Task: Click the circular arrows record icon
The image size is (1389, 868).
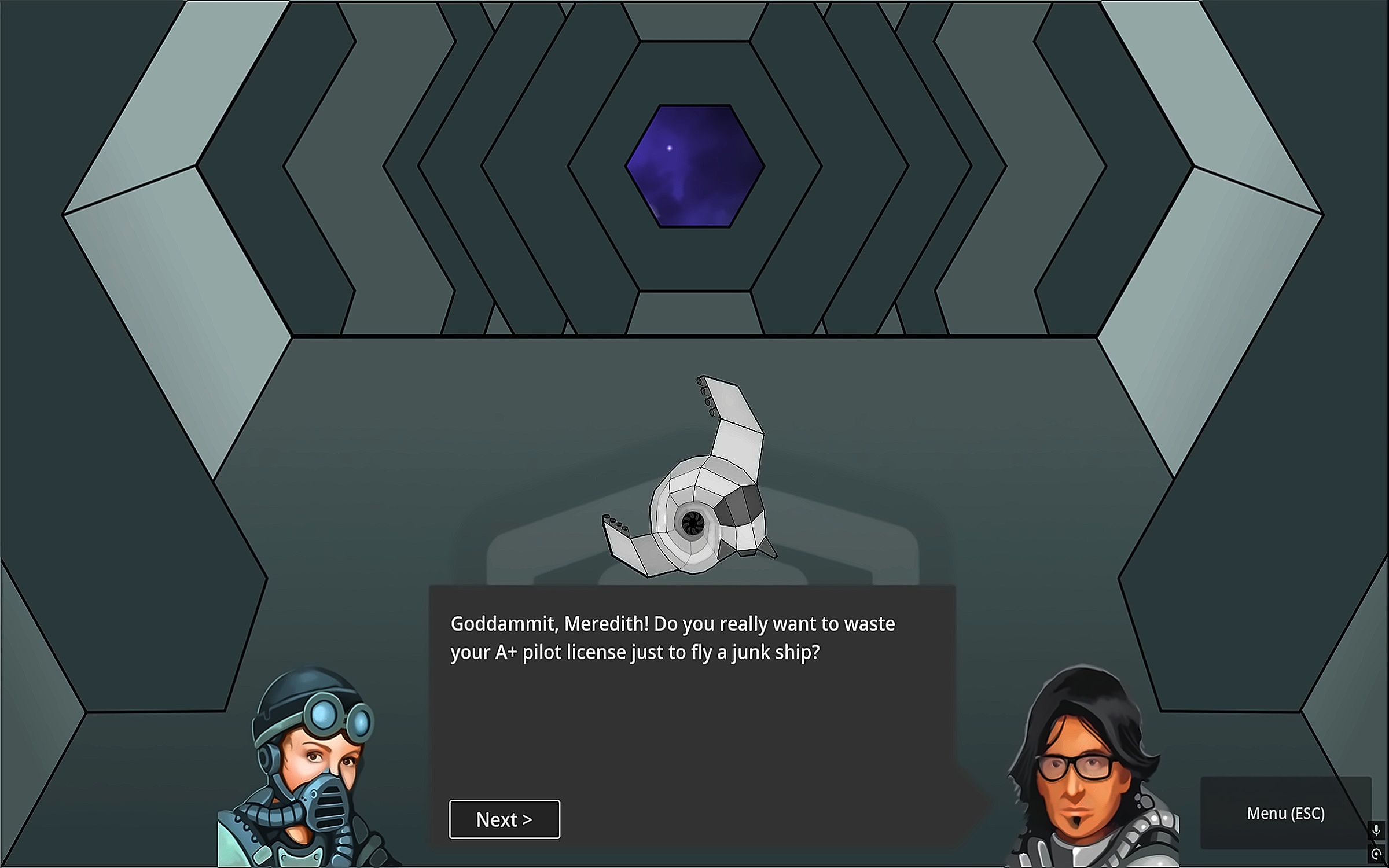Action: [x=1376, y=854]
